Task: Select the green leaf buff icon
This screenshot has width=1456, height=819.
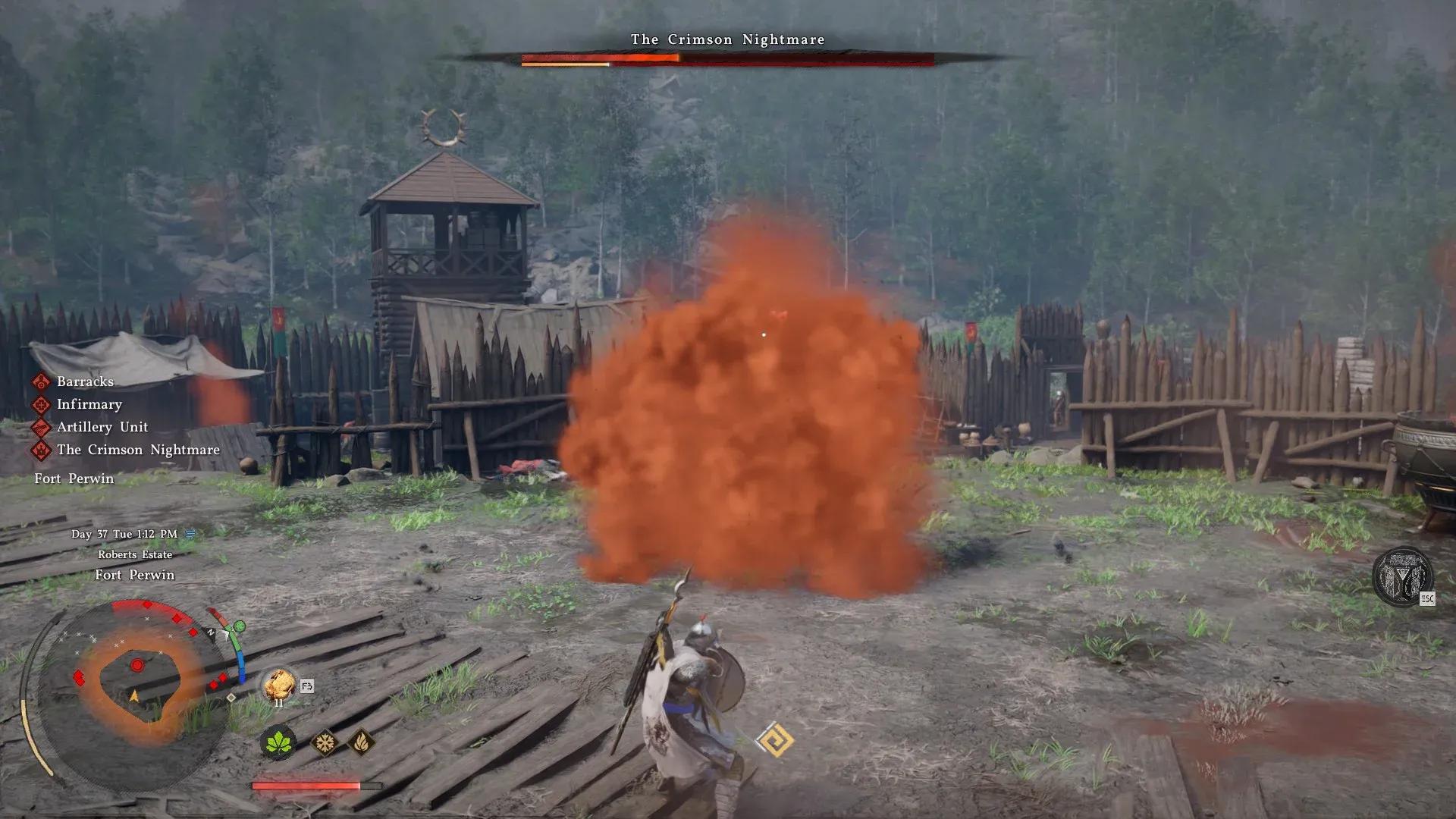Action: click(x=279, y=742)
